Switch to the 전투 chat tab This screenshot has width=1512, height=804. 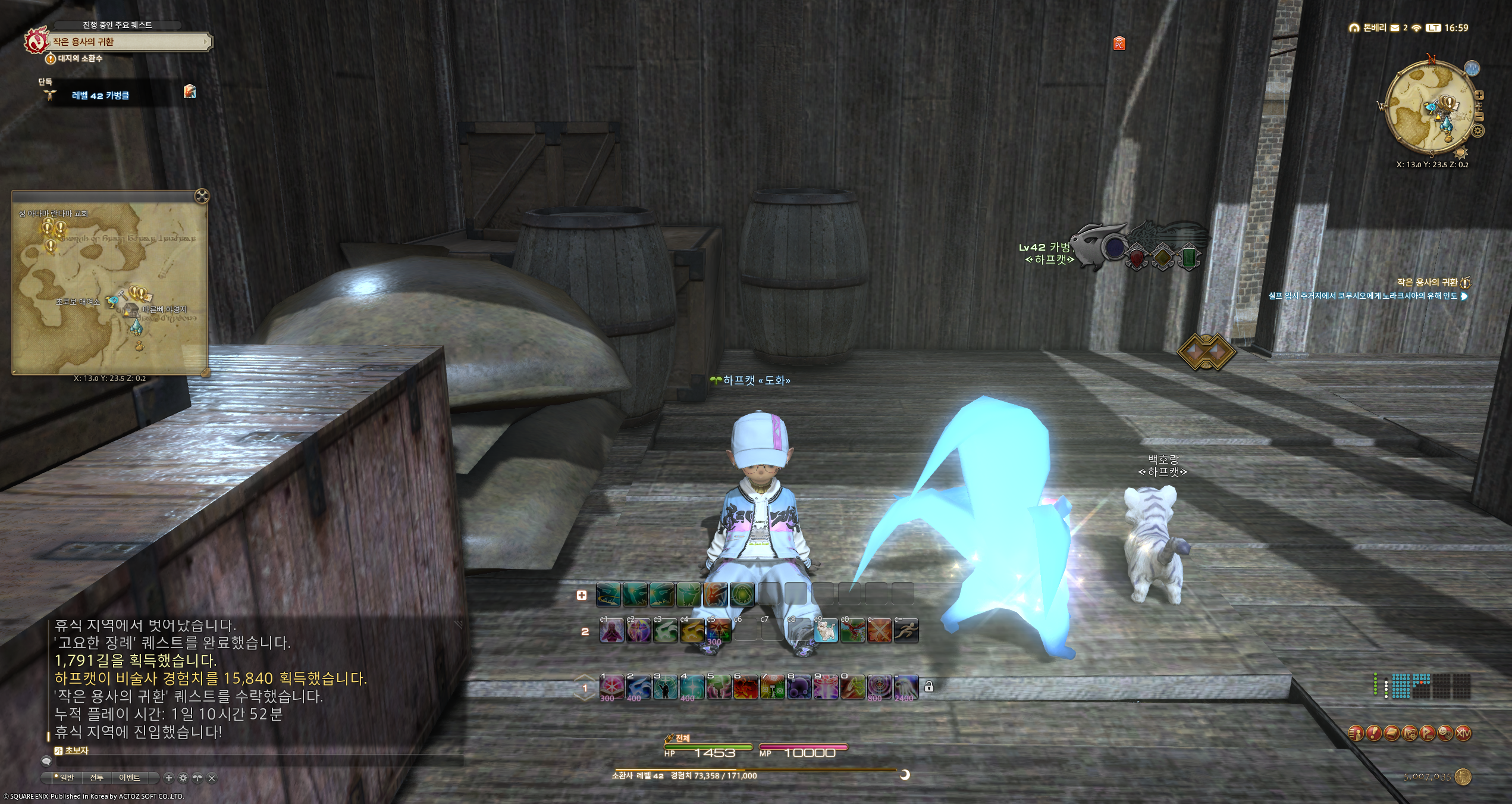tap(96, 778)
